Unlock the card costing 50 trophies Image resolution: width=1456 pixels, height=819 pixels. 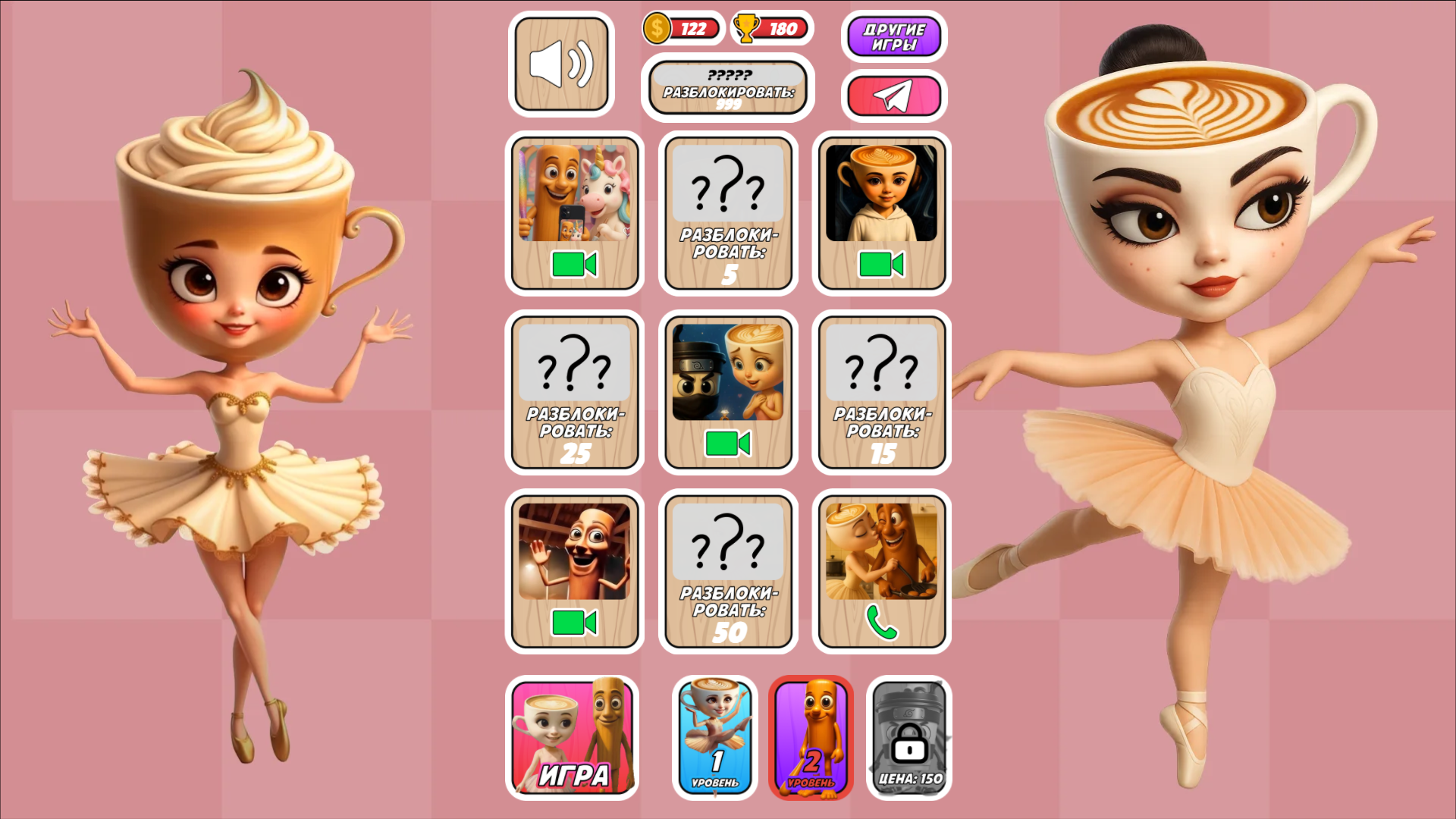pos(728,570)
